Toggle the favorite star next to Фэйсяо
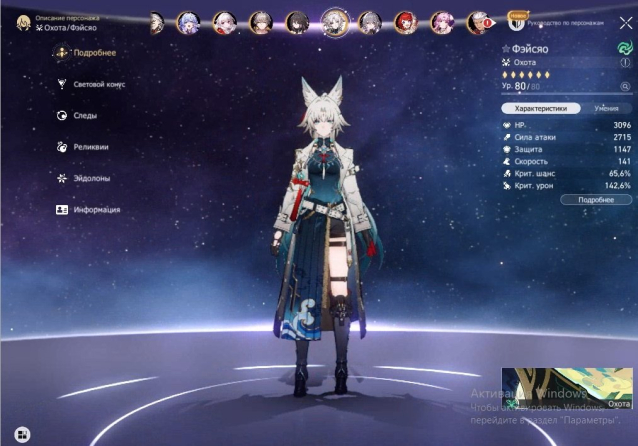638x446 pixels. [x=505, y=47]
